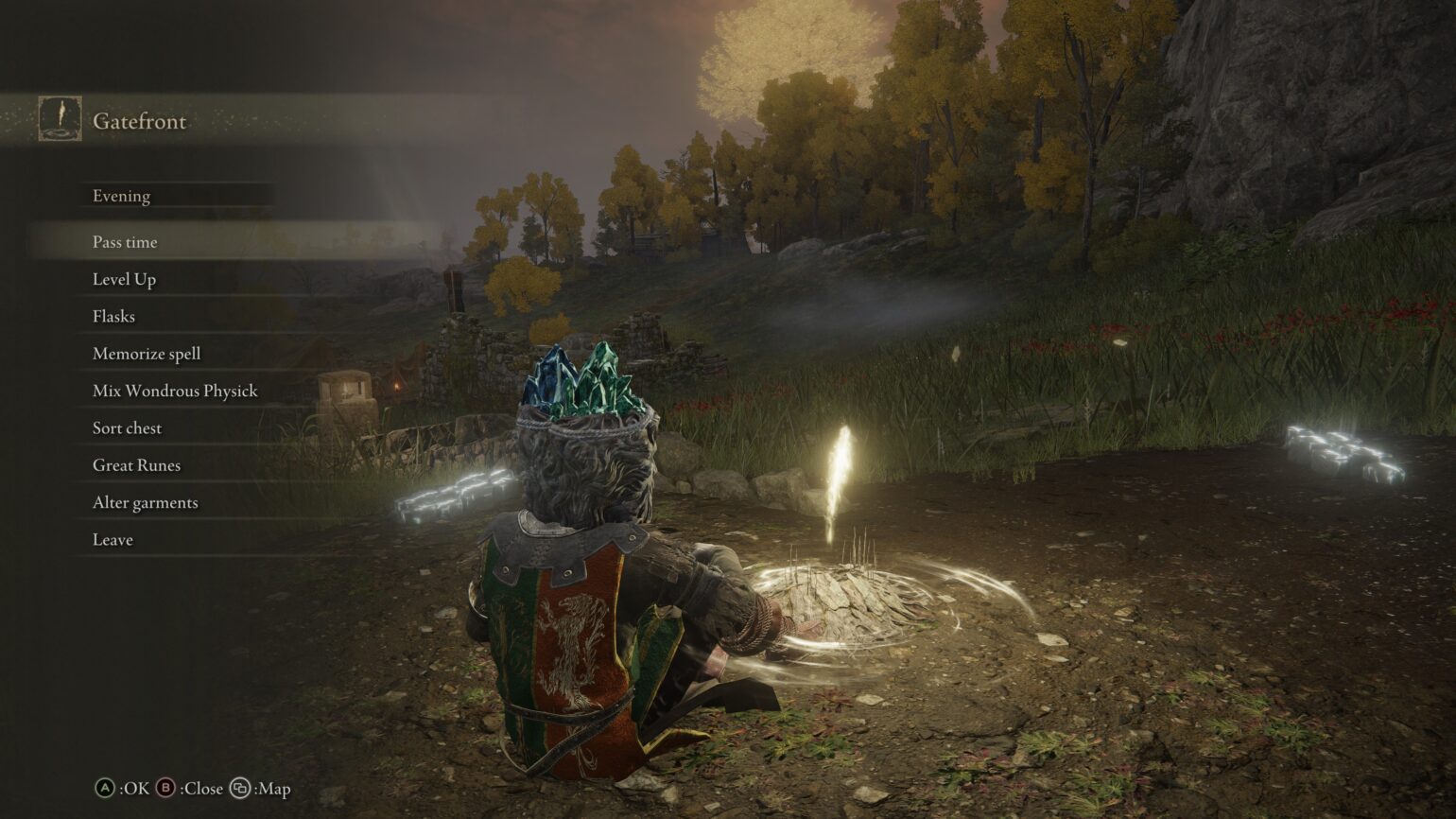Click the Gatefront location title
Viewport: 1456px width, 819px height.
click(x=140, y=121)
